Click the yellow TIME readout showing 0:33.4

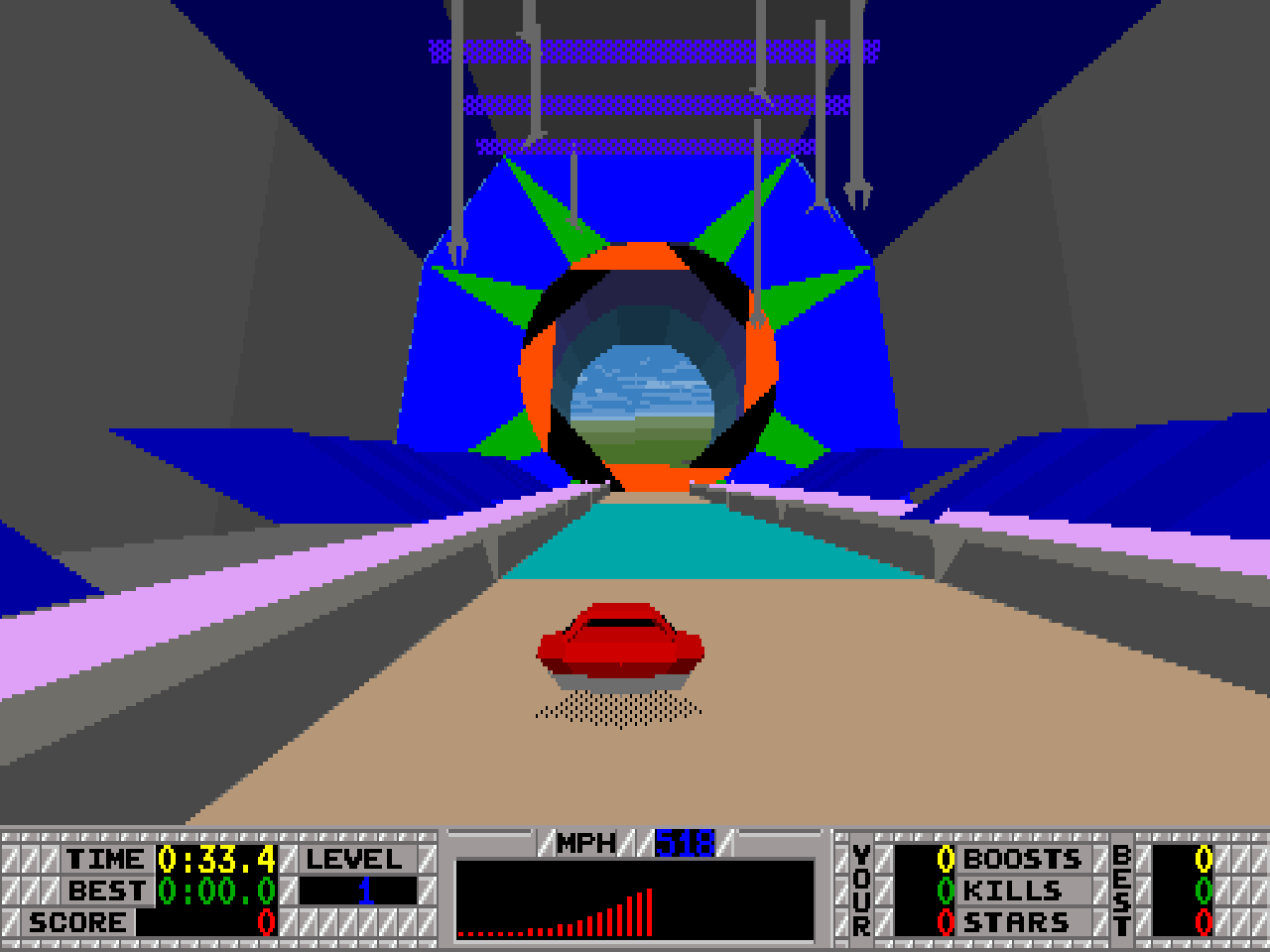point(218,859)
